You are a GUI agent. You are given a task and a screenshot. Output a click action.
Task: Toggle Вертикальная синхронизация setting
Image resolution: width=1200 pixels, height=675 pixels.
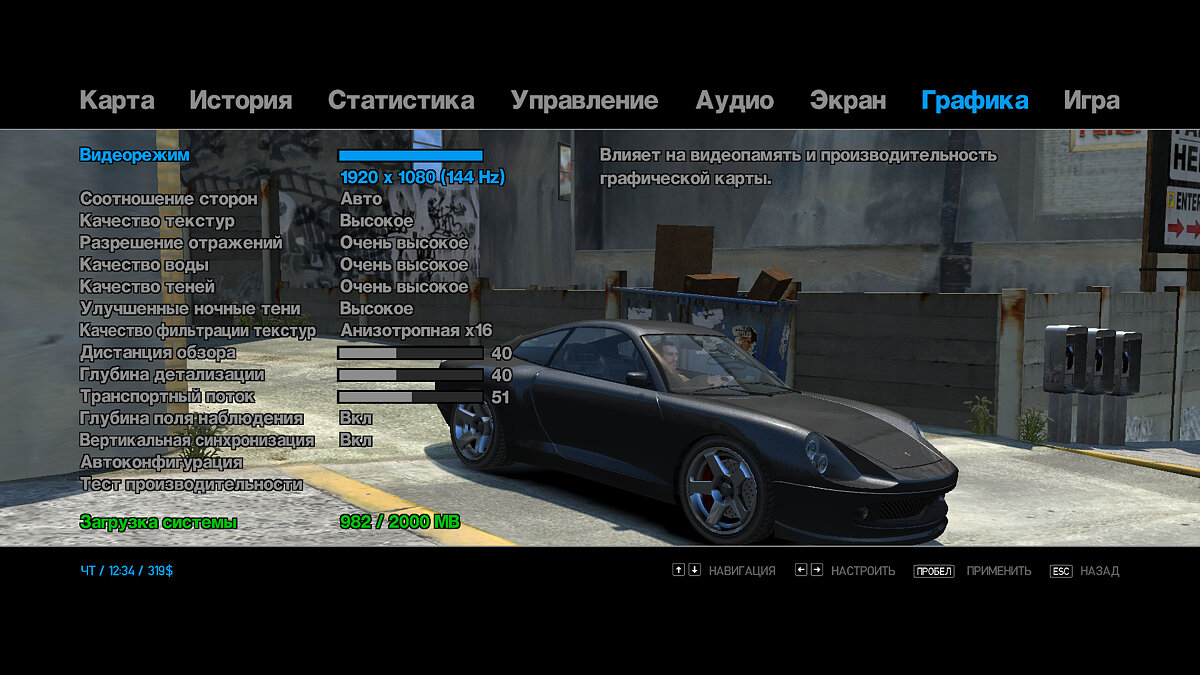pos(197,440)
